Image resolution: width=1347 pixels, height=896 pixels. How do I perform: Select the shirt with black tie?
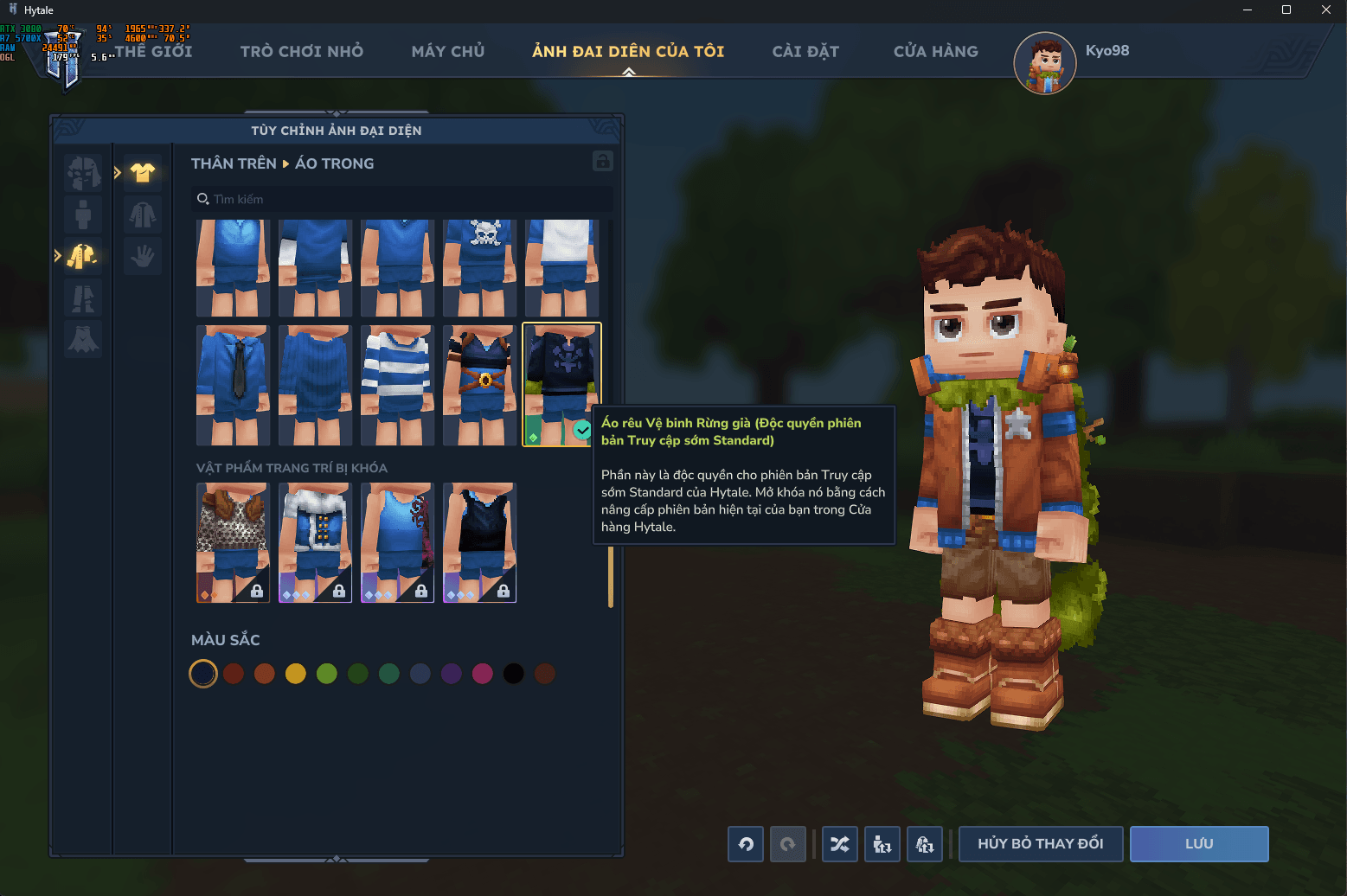pos(233,386)
